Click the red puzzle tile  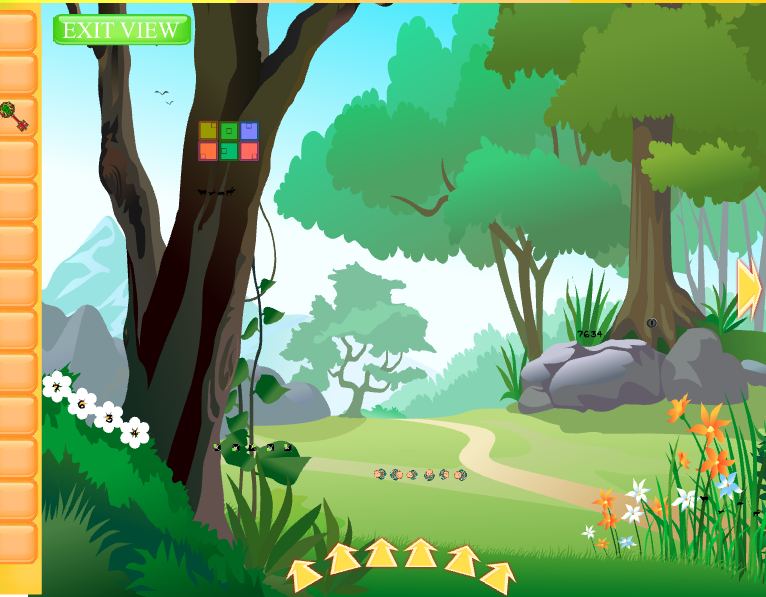[x=249, y=151]
